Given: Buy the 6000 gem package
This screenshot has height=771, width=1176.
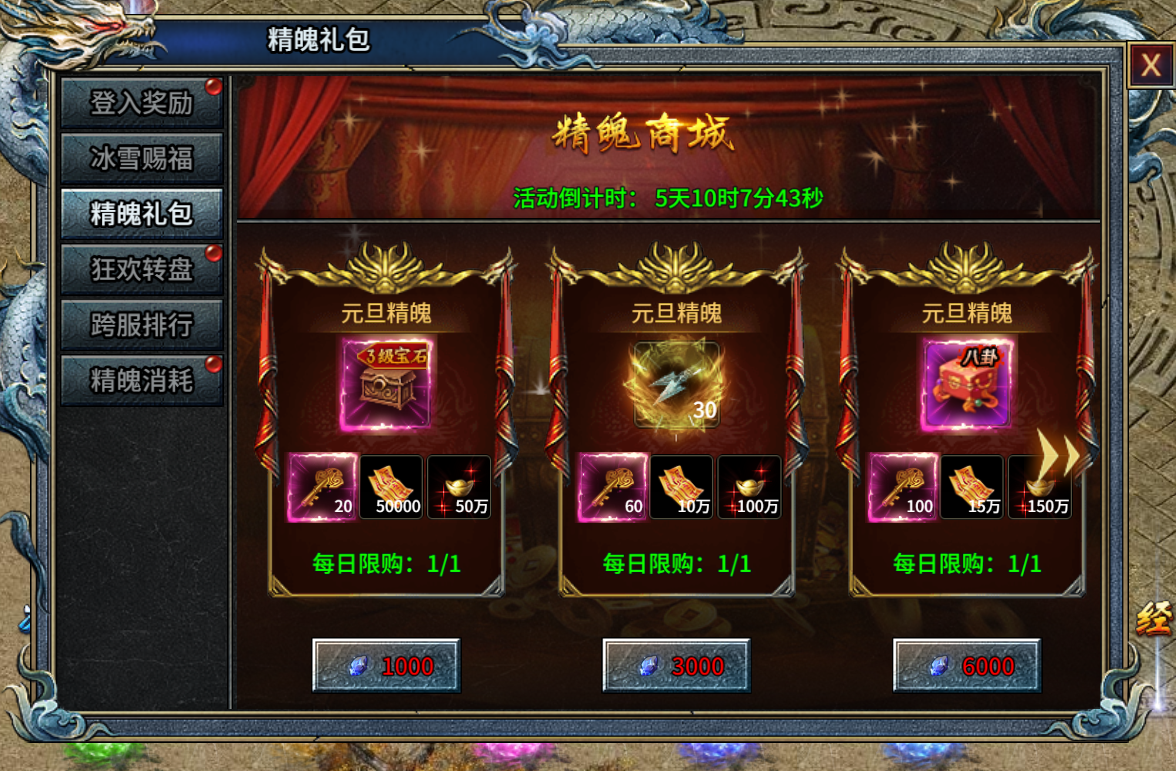Looking at the screenshot, I should point(967,666).
